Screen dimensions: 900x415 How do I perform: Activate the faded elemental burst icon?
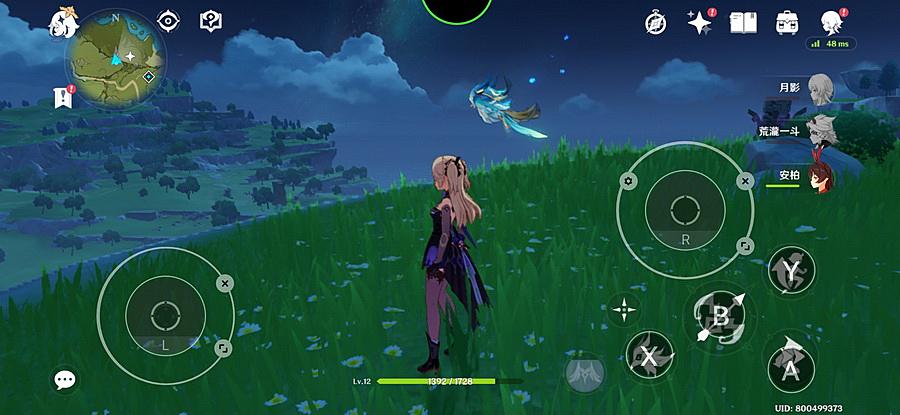click(x=583, y=375)
